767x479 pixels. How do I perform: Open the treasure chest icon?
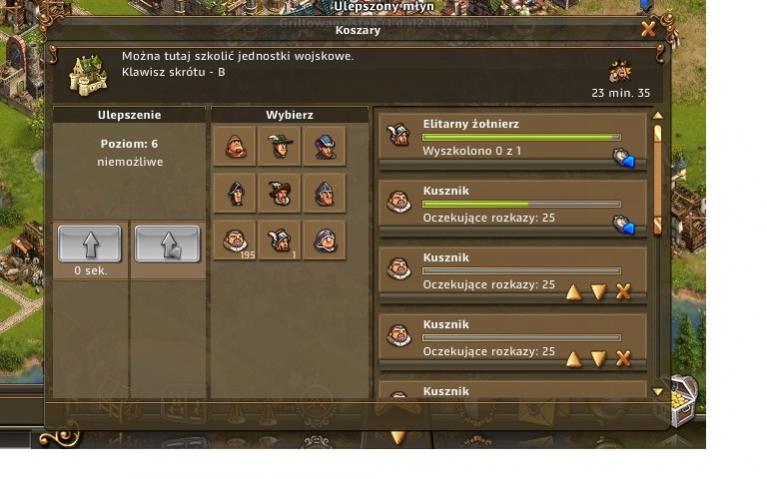[x=683, y=397]
